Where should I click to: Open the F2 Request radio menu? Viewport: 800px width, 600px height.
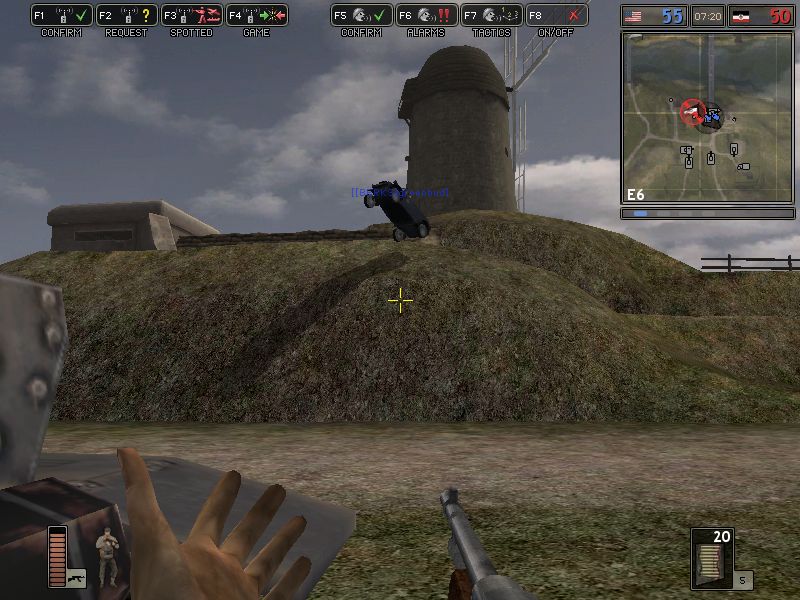(x=126, y=16)
